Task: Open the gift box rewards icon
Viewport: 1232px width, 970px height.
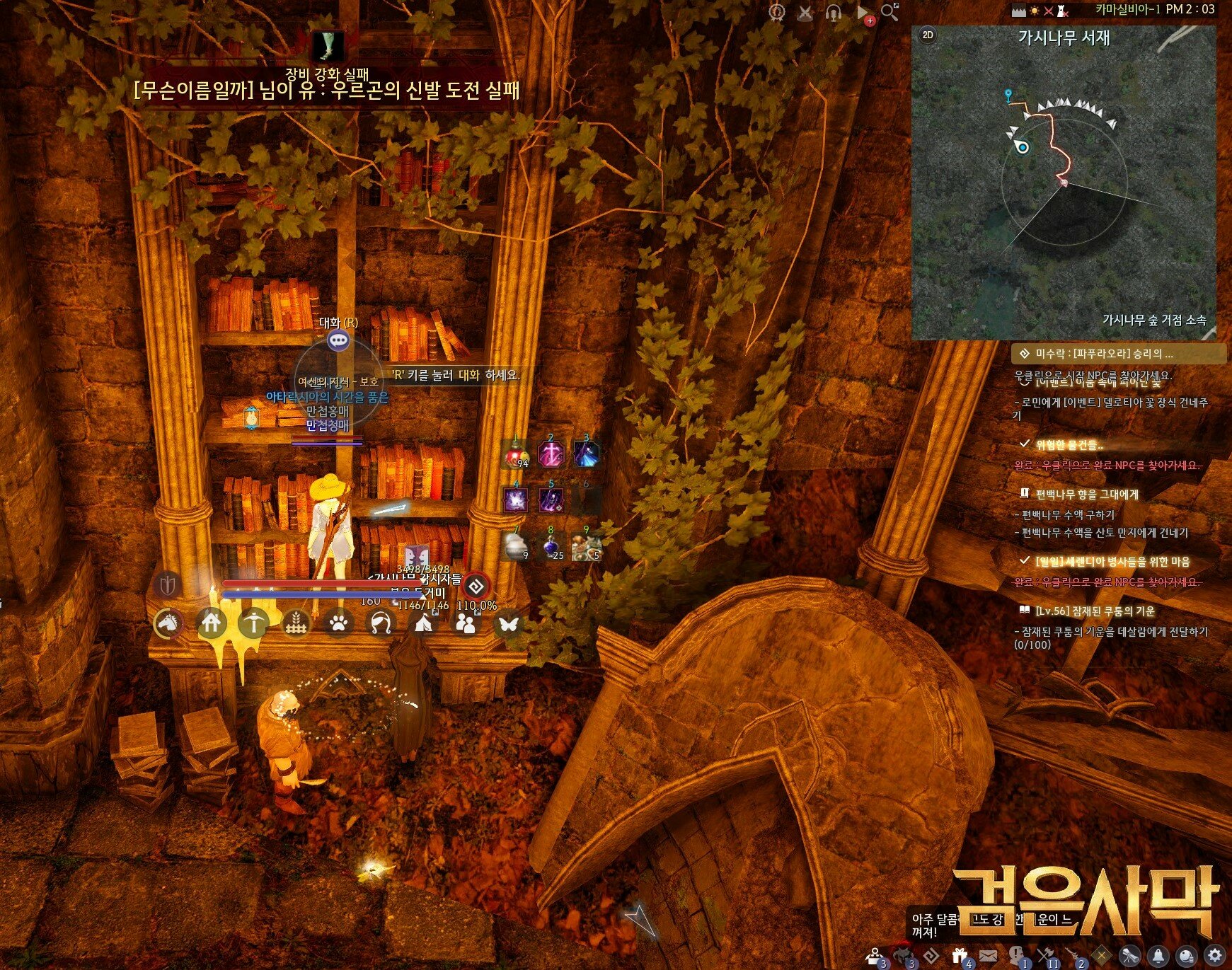Action: tap(960, 956)
